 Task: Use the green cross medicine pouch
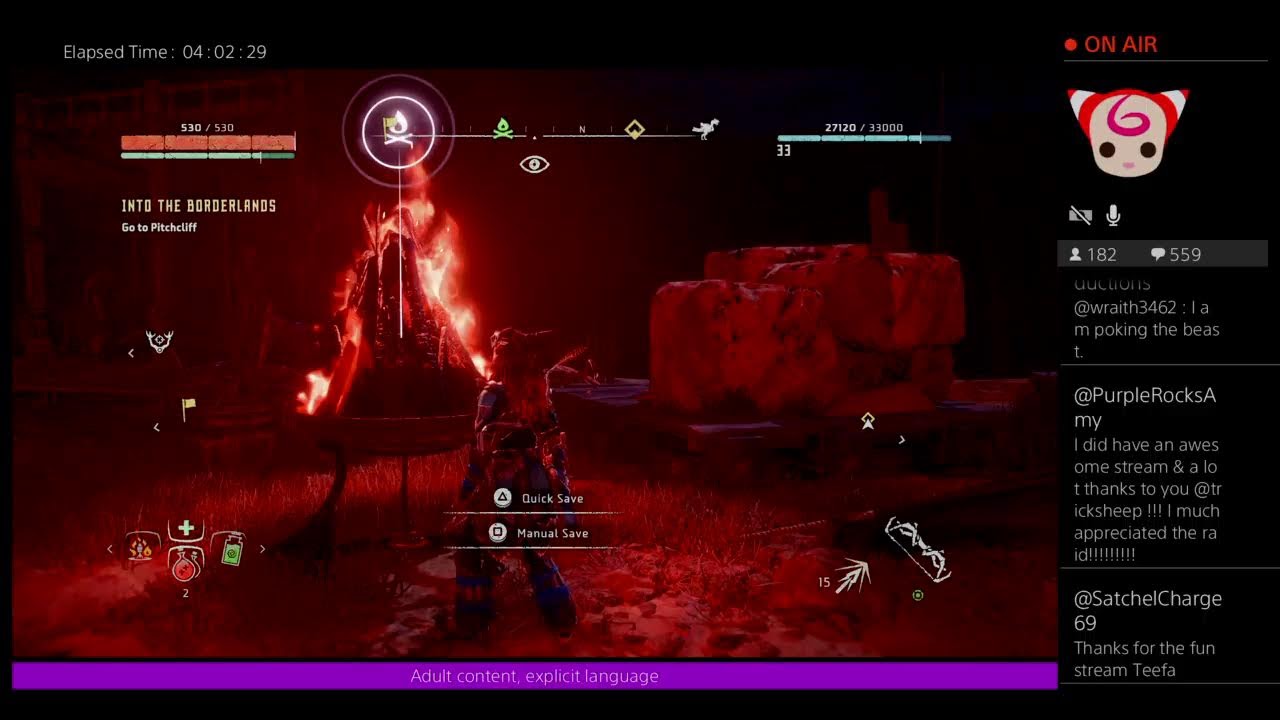click(x=185, y=529)
